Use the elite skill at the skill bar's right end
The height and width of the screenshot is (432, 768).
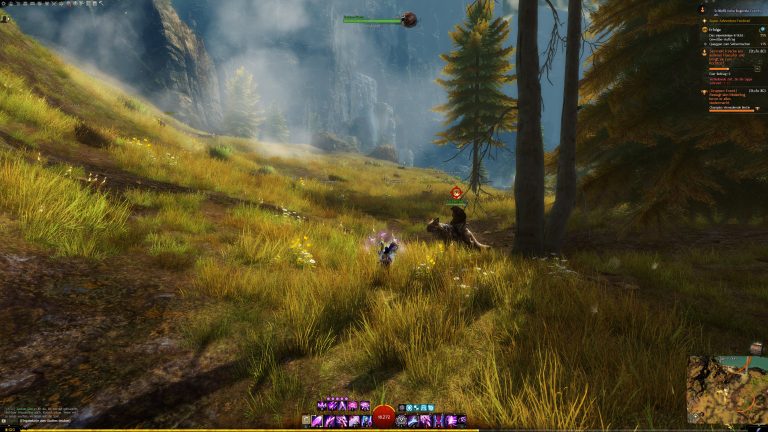click(462, 421)
